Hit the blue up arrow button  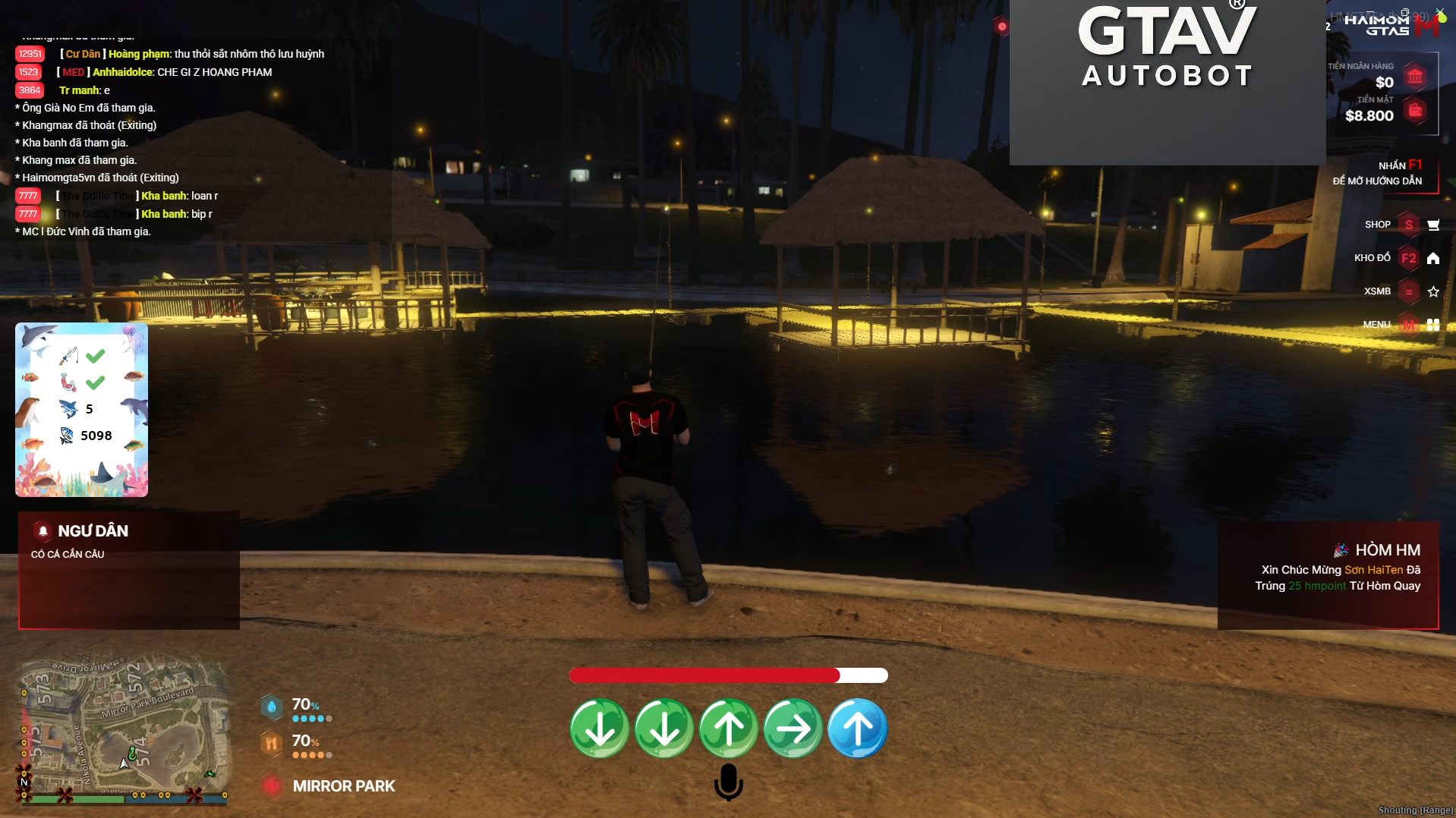point(857,728)
